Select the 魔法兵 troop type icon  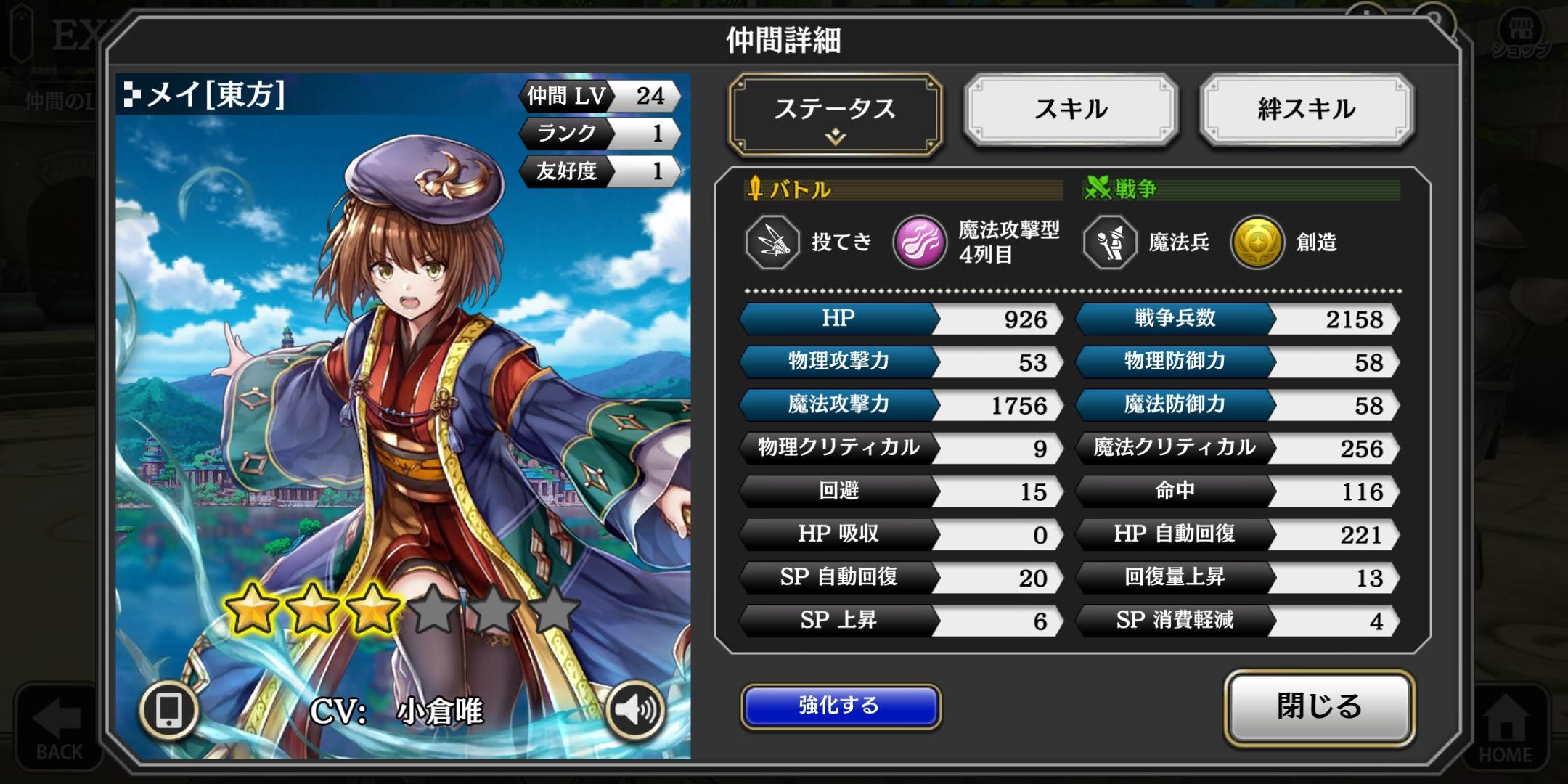[x=1109, y=242]
